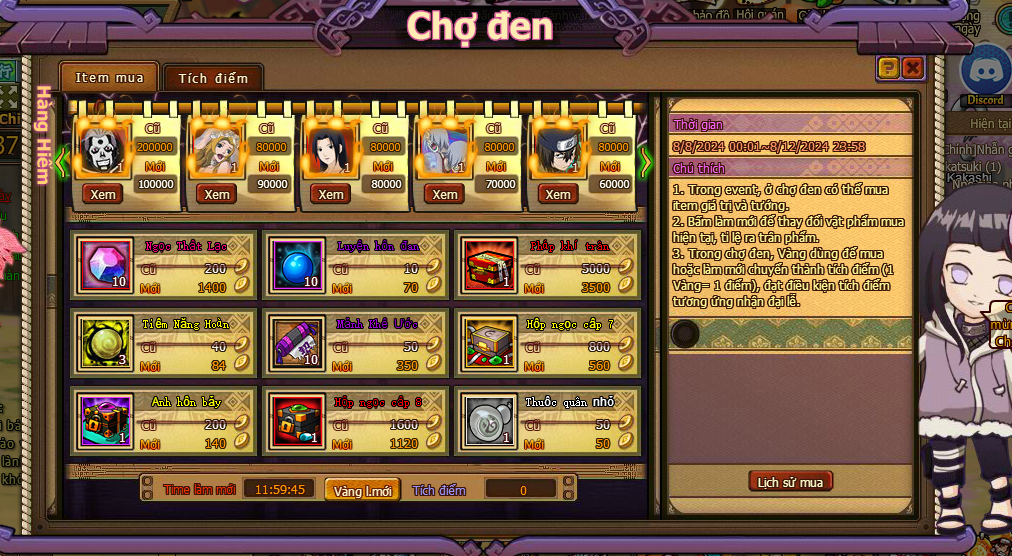Open the question mark help button
Image resolution: width=1012 pixels, height=556 pixels.
coord(887,67)
